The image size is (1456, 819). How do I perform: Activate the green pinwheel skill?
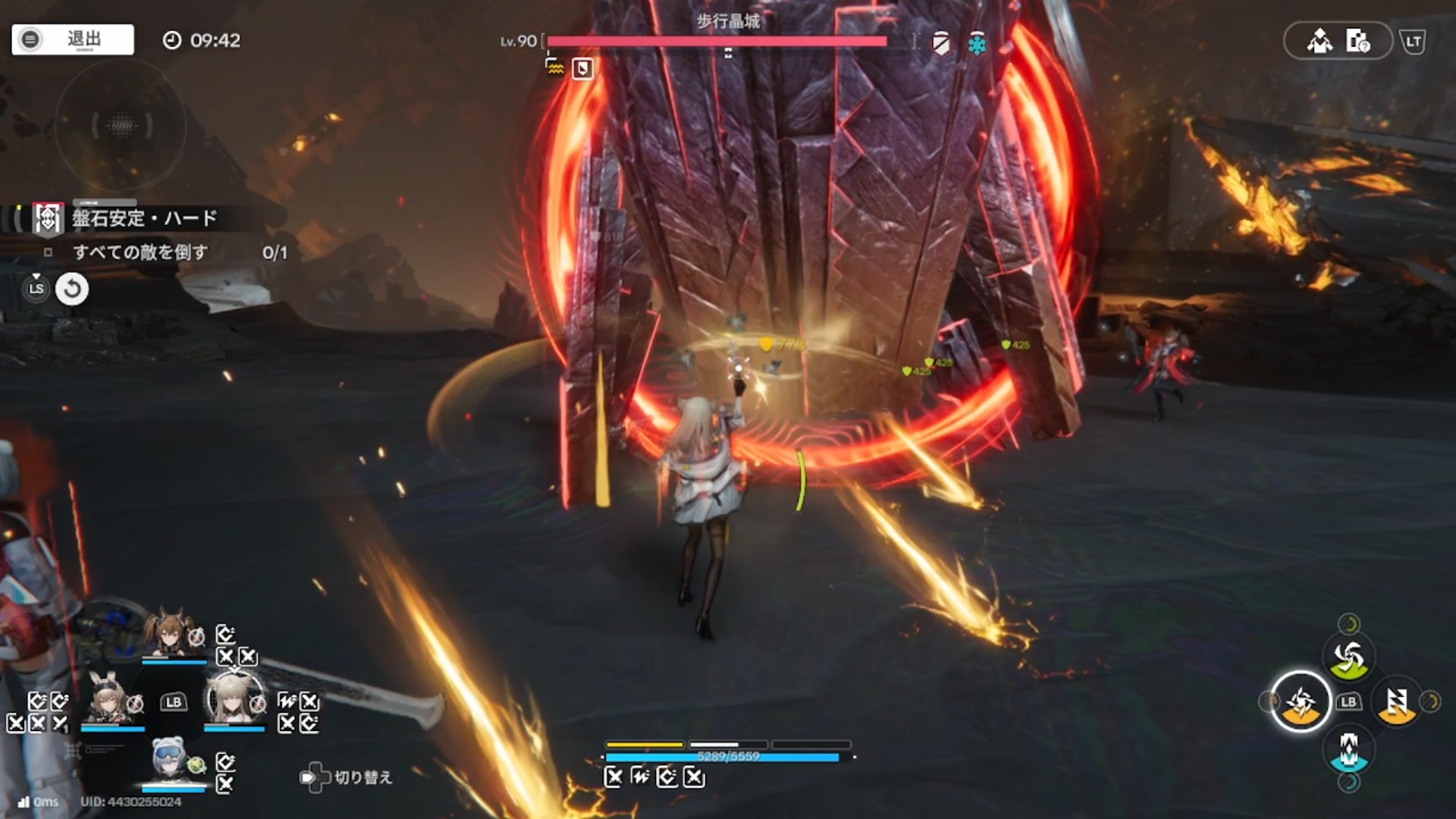coord(1348,657)
